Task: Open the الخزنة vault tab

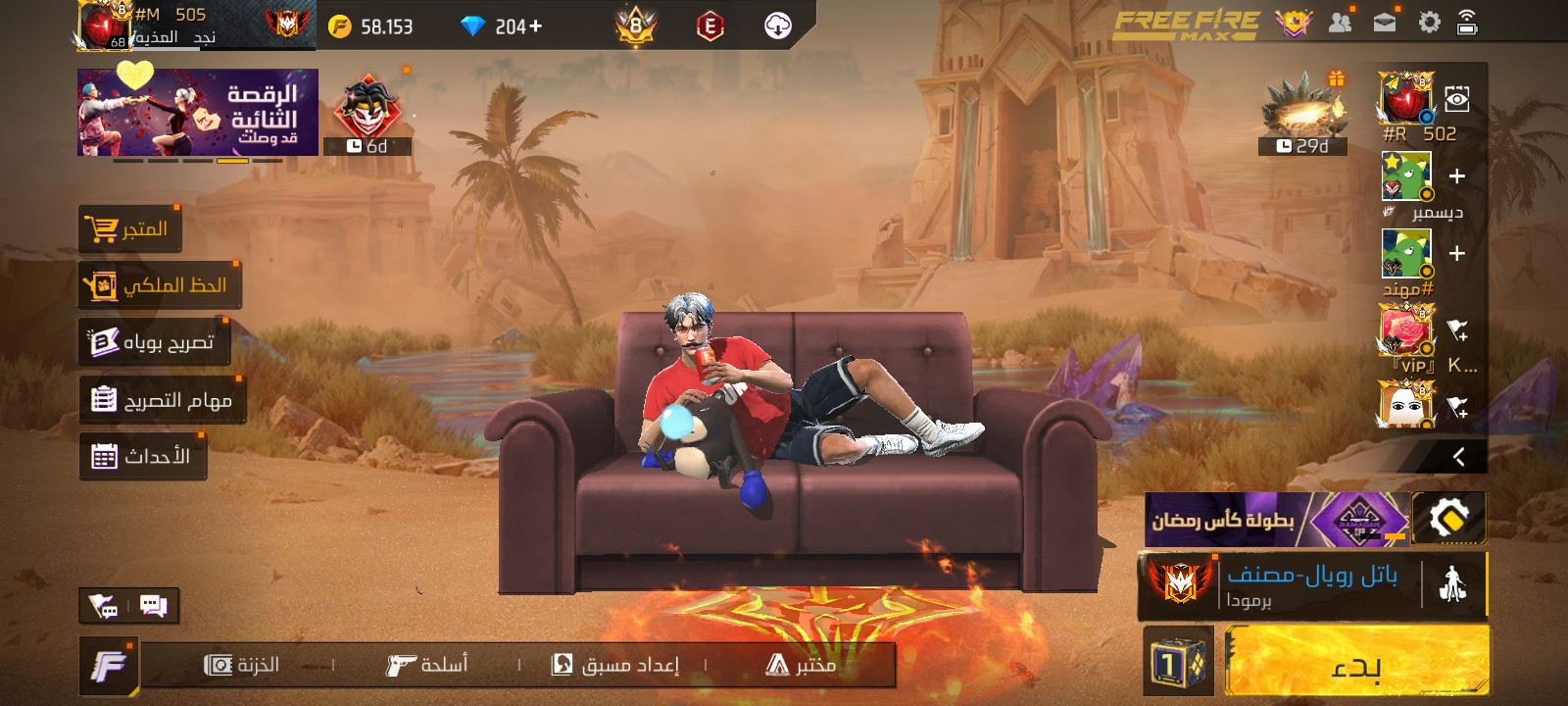Action: click(242, 665)
